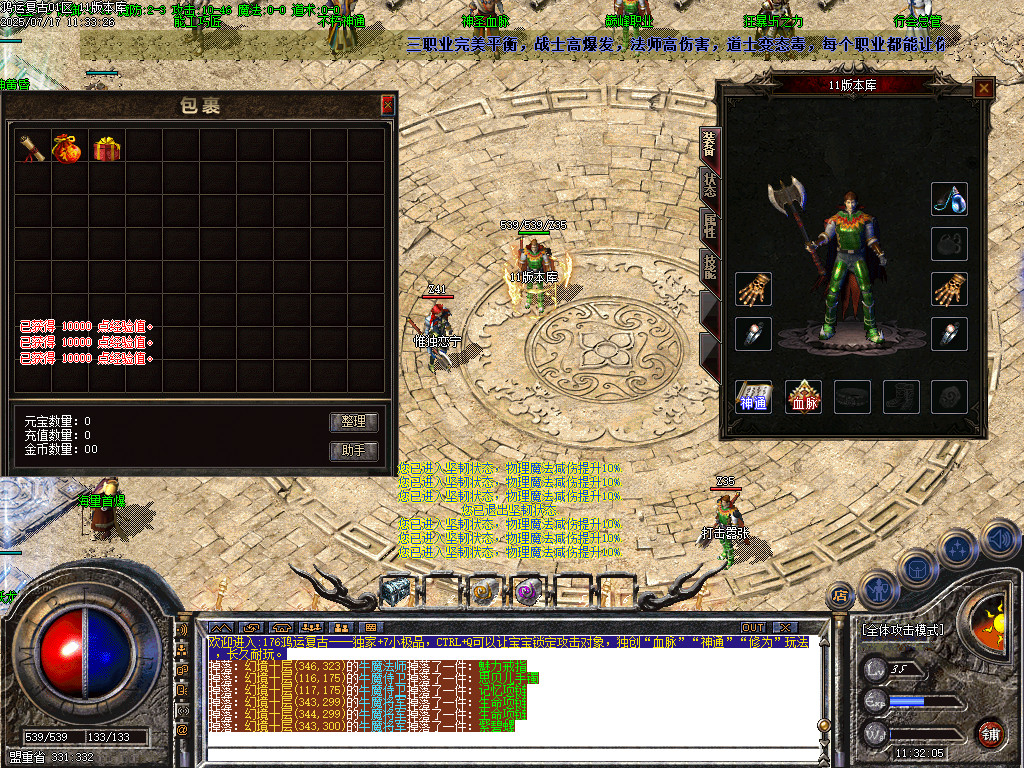
Task: Click the OUT button above the chat
Action: tap(752, 628)
